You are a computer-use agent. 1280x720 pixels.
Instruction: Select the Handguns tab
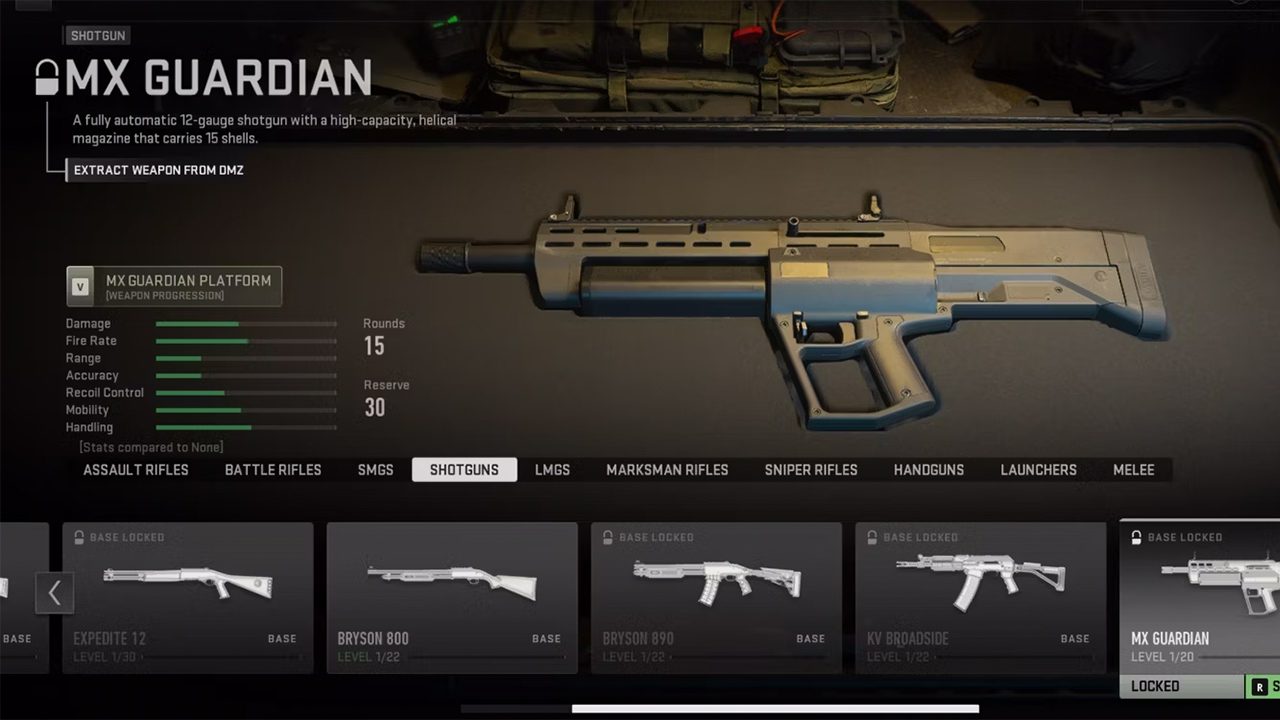(x=929, y=470)
